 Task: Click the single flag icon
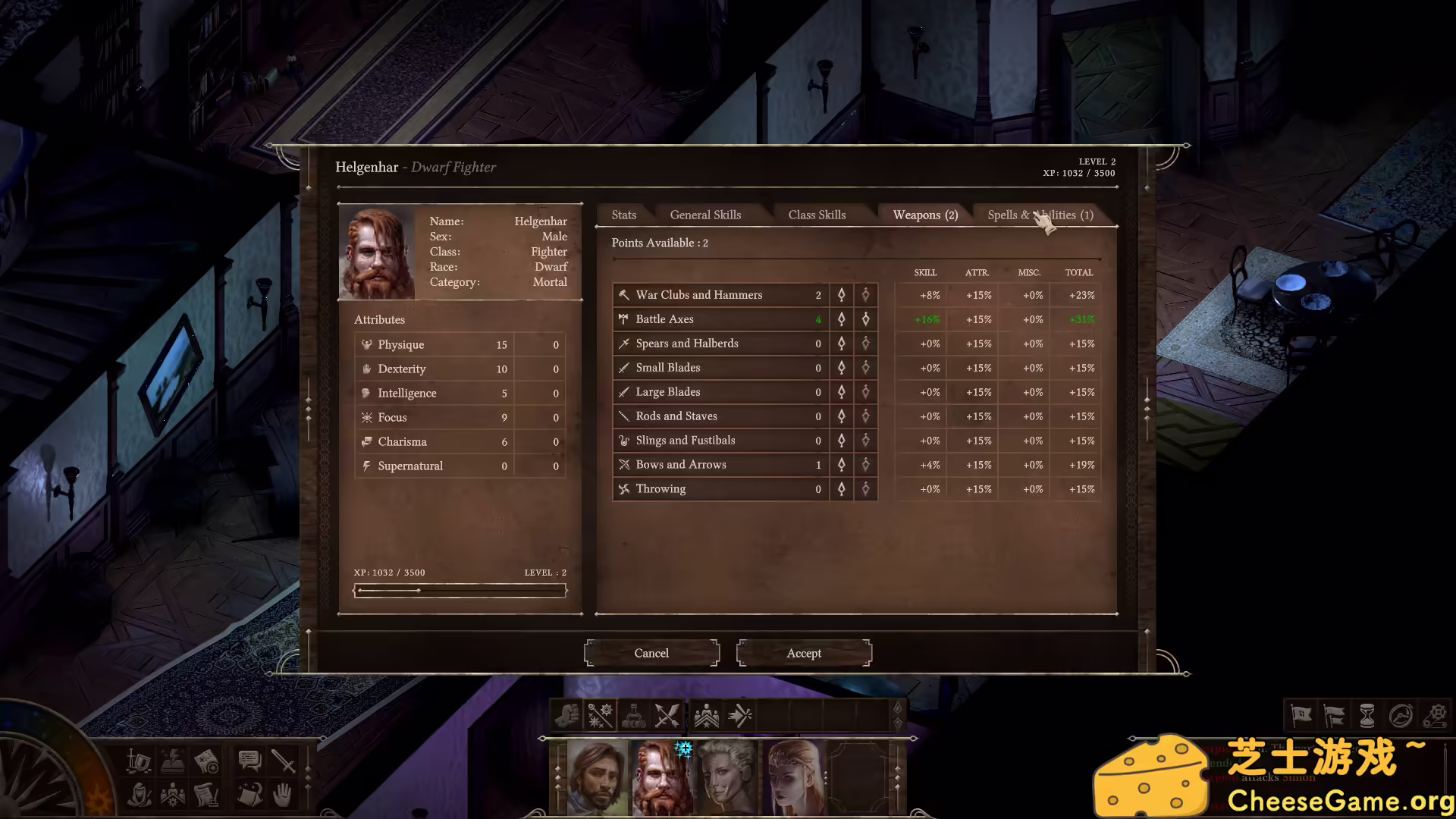tap(1301, 715)
